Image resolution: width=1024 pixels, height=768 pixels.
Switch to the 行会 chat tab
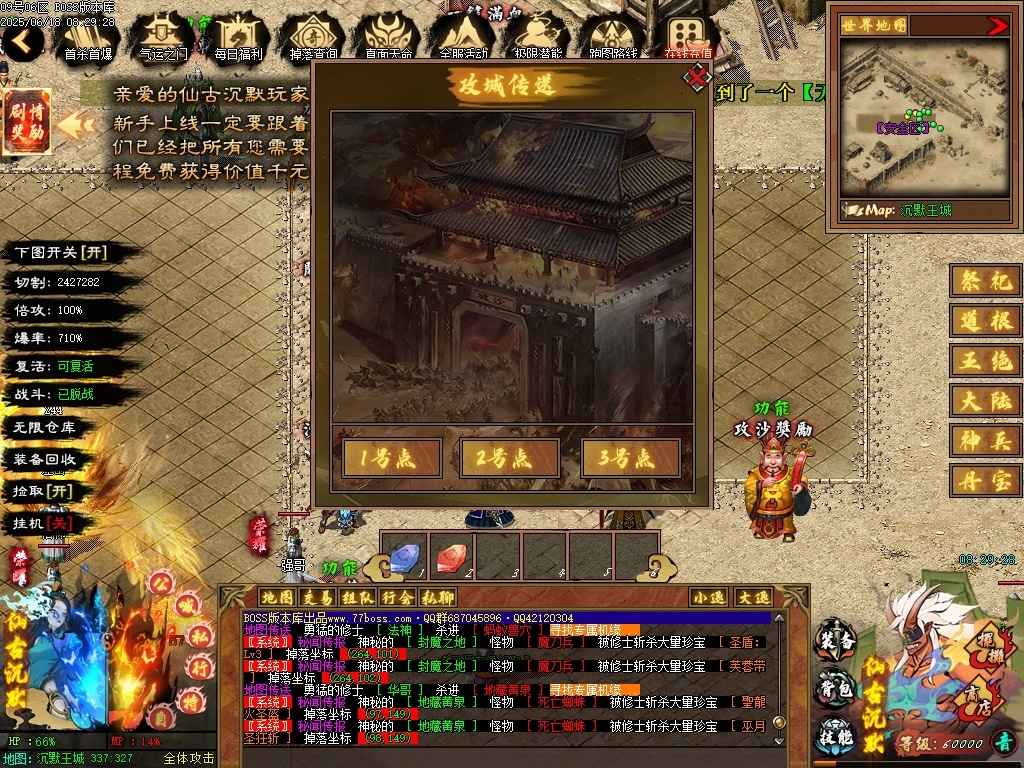click(x=397, y=597)
